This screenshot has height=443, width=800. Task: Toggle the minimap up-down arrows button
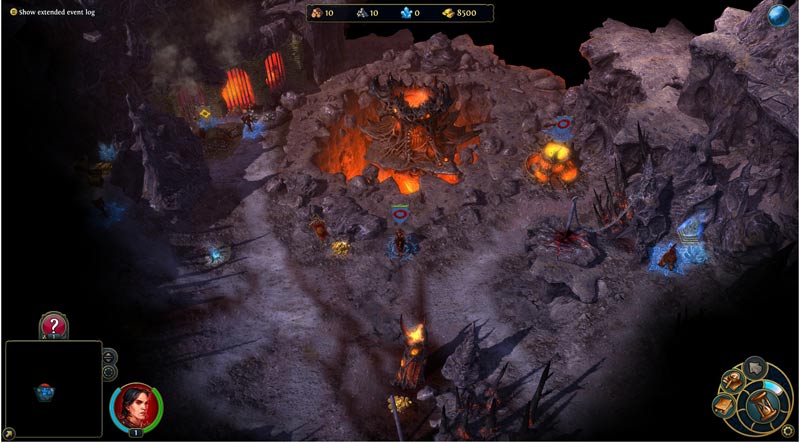[109, 356]
